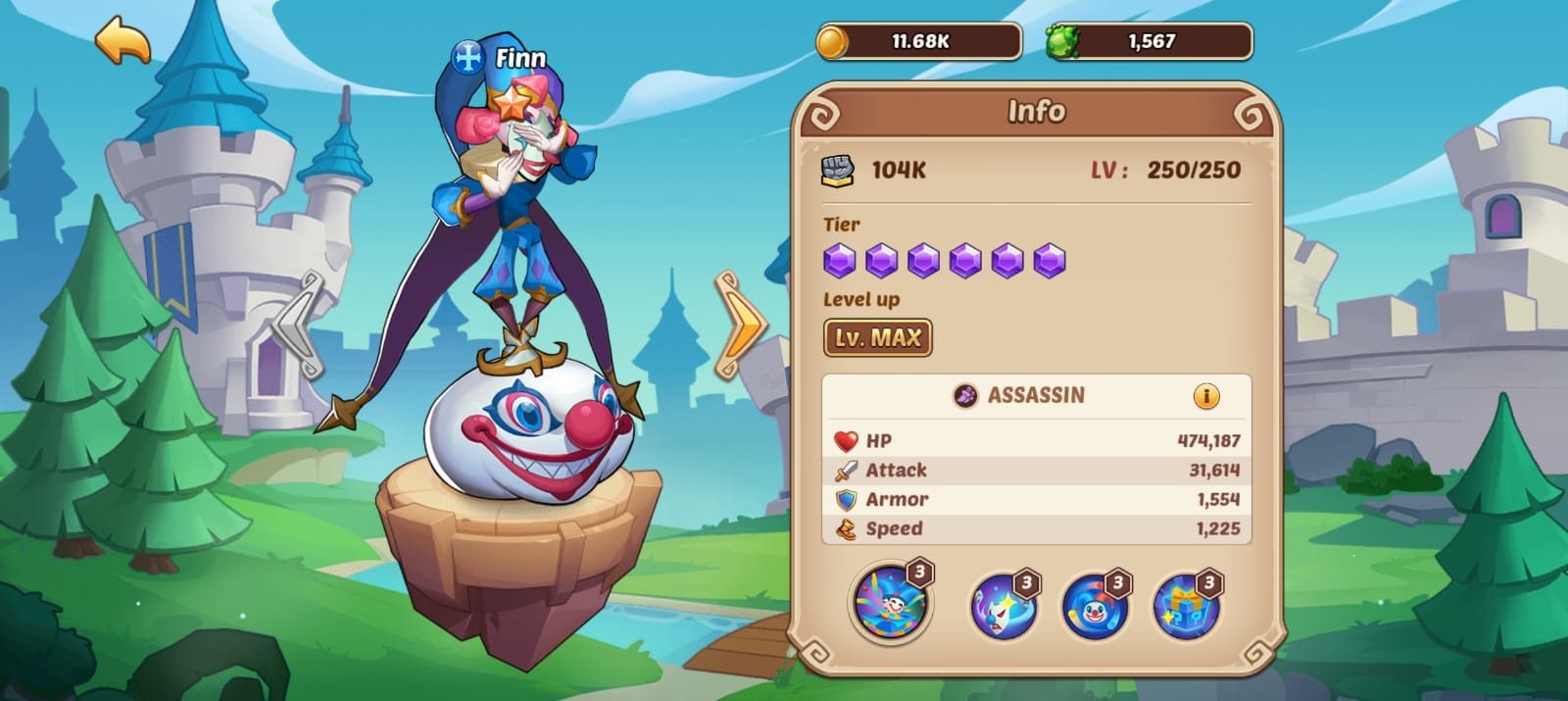Show the previous hero with left arrow
The image size is (1568, 701).
(300, 325)
